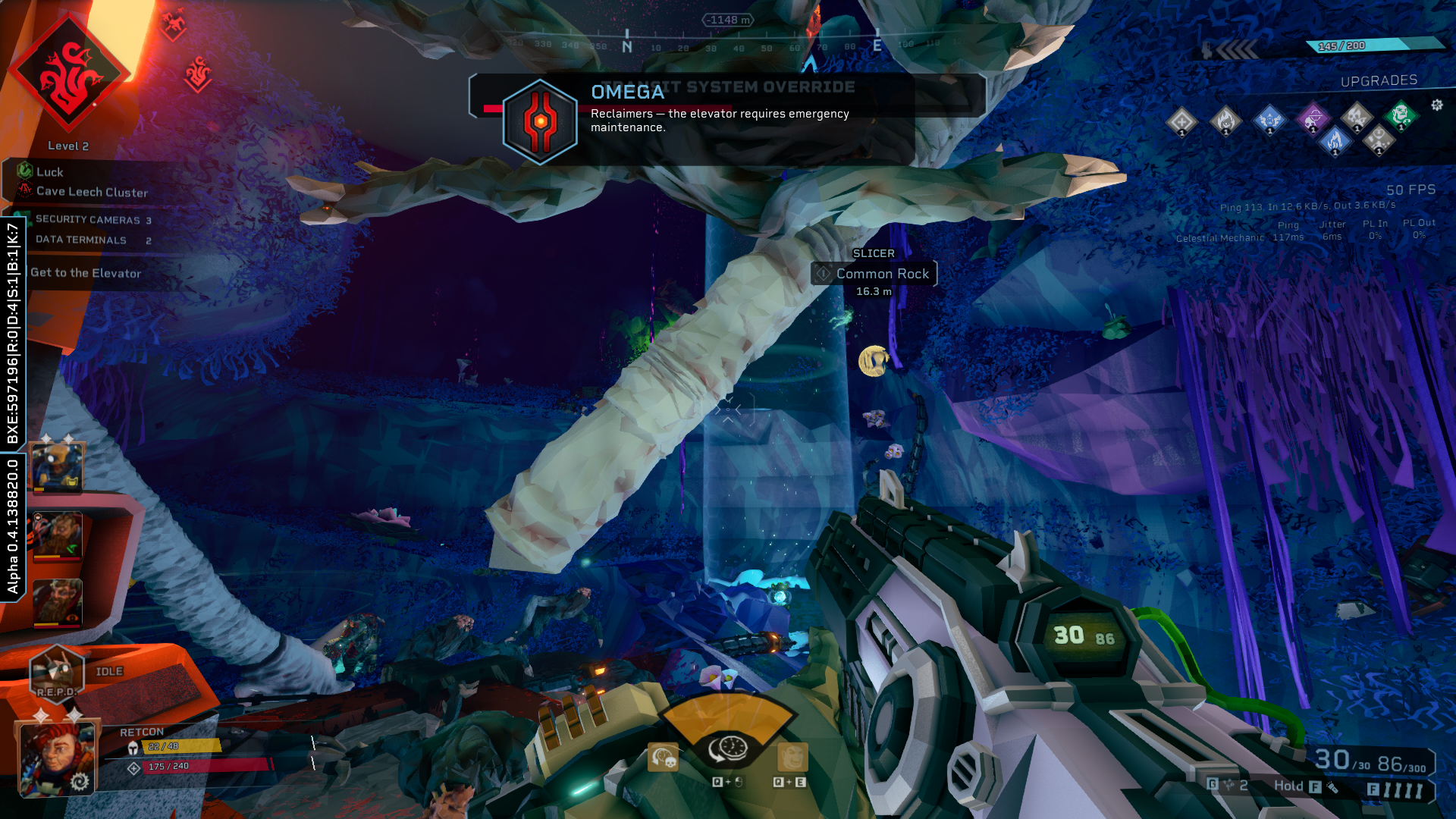Activate the grinning face ability icon

[792, 758]
